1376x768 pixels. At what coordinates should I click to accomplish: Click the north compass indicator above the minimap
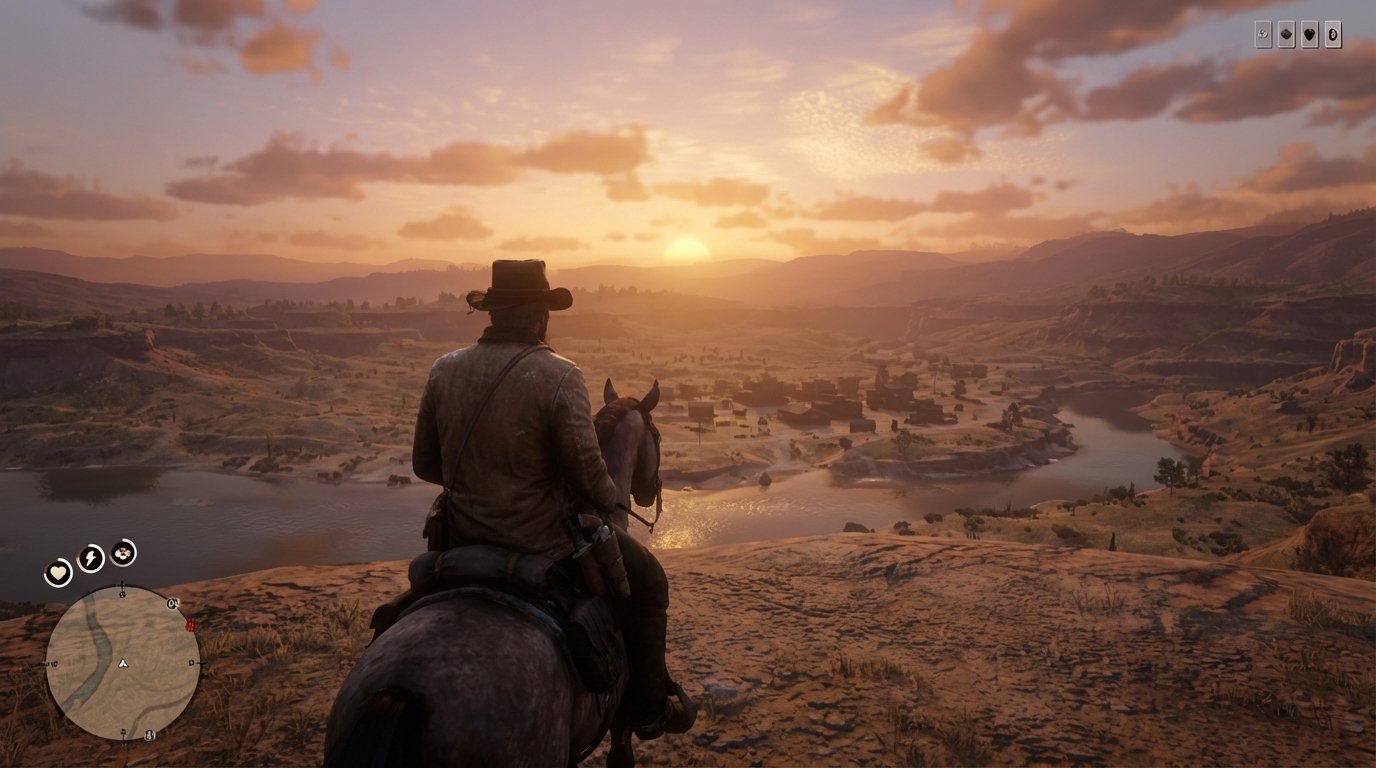tap(122, 583)
